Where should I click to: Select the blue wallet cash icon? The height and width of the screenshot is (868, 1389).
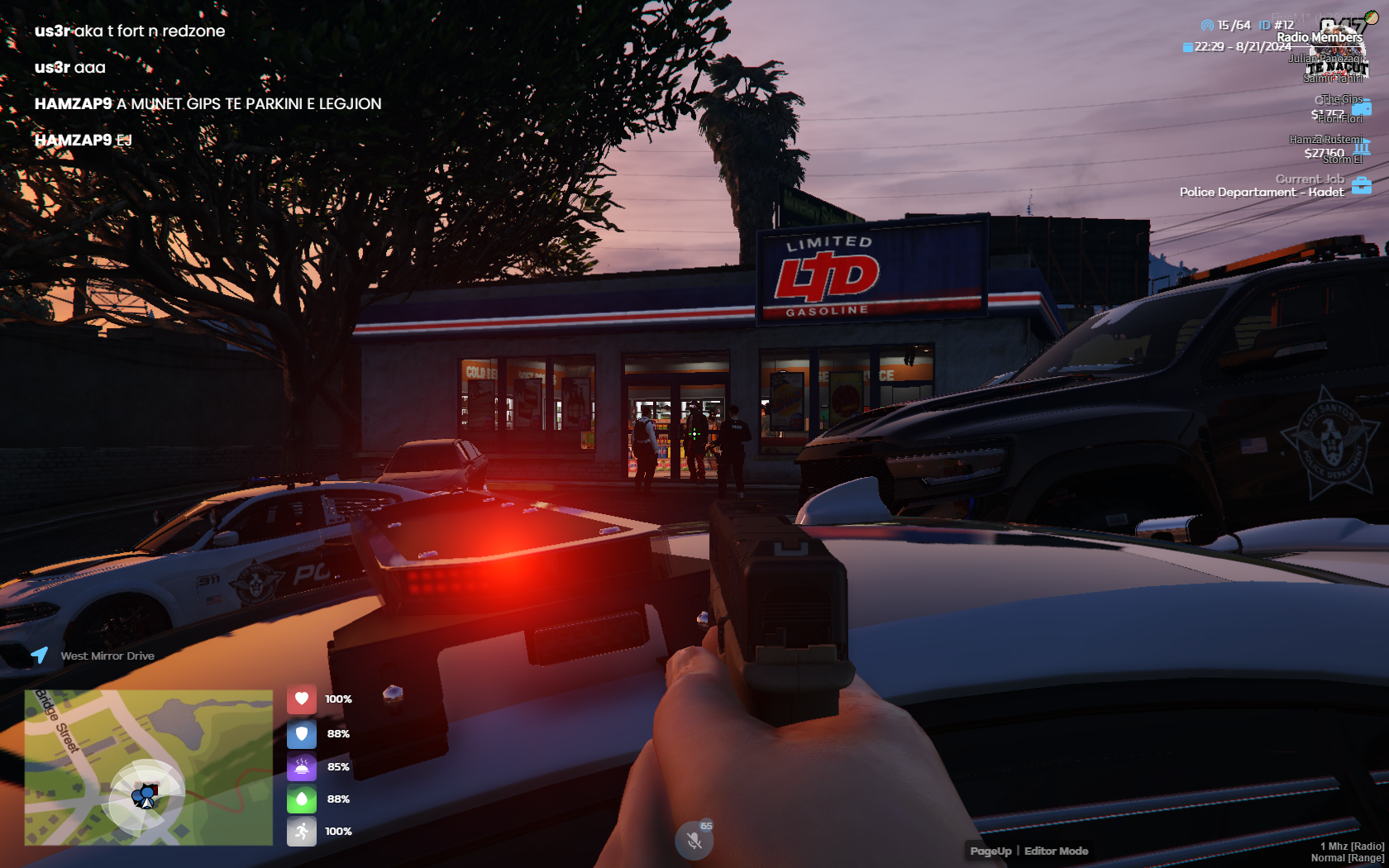pos(1362,107)
